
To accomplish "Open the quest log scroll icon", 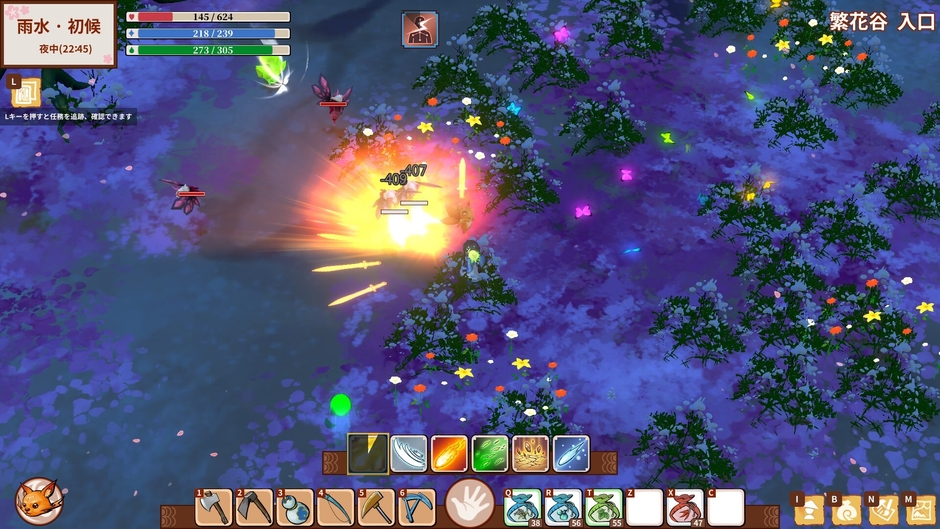I will tap(25, 93).
